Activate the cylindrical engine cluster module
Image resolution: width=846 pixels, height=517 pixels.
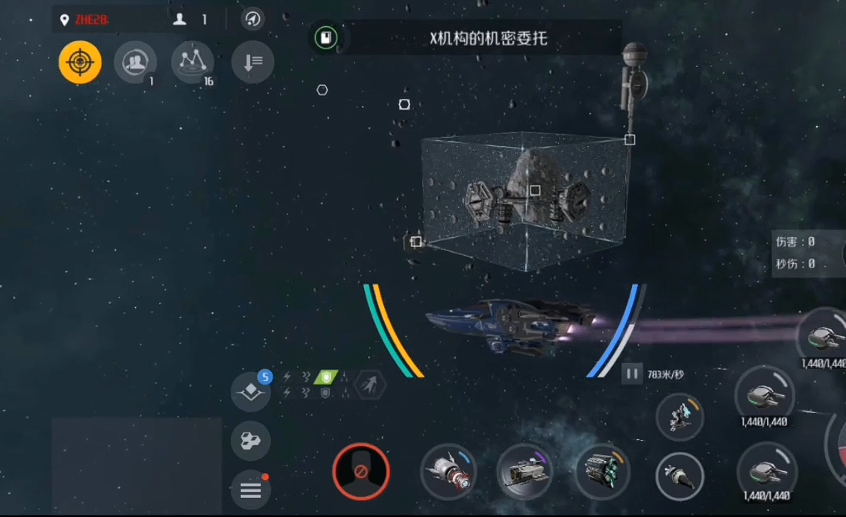coord(602,472)
